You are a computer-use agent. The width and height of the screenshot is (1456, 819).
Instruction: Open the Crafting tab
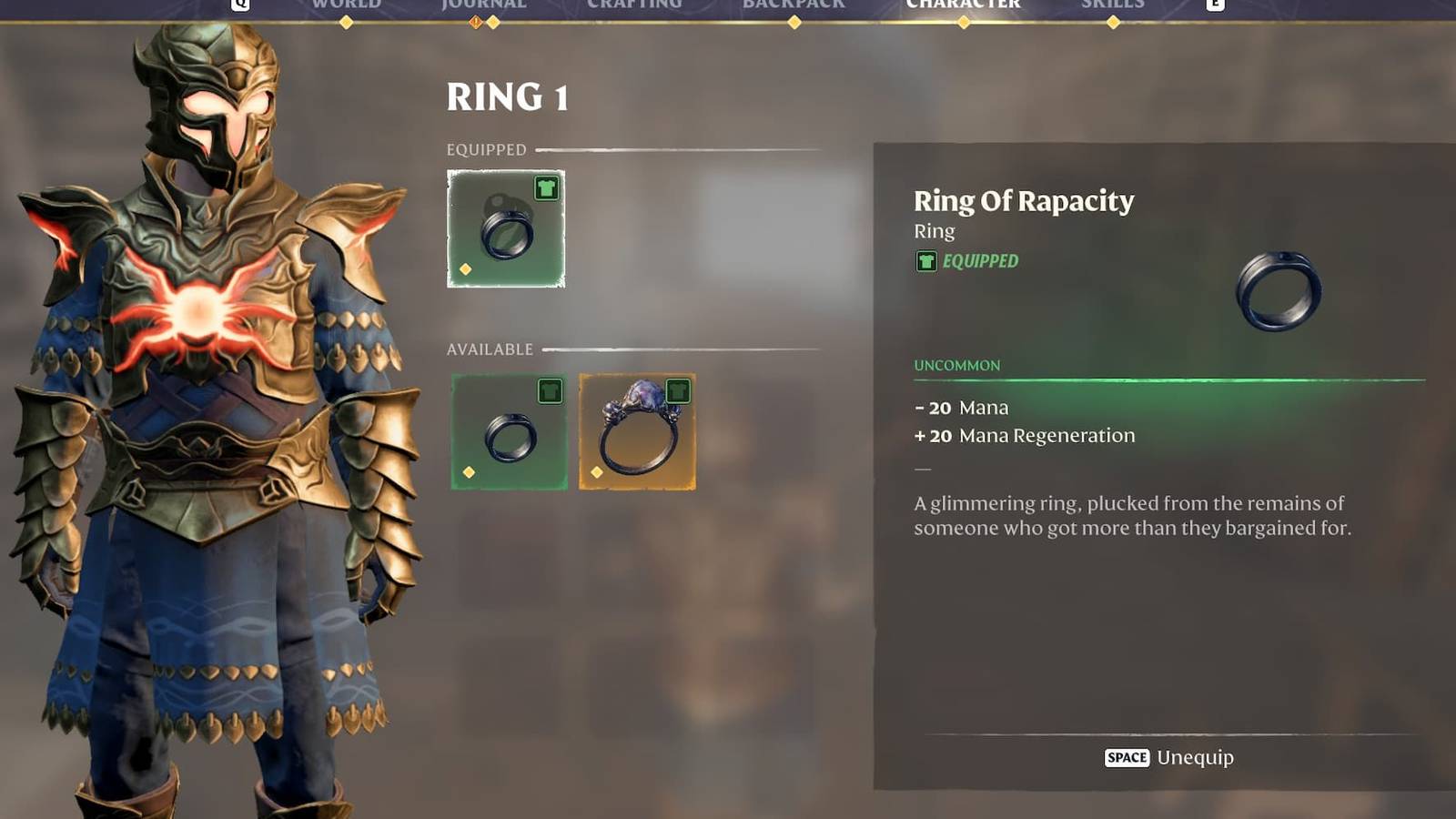634,5
